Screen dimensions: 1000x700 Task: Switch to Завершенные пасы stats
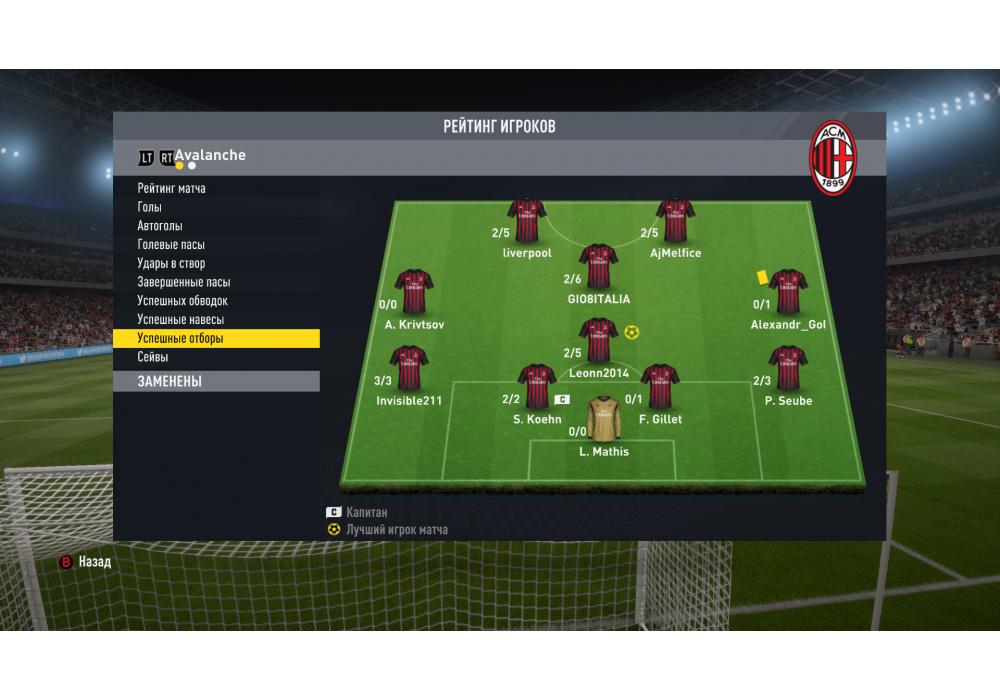[183, 282]
